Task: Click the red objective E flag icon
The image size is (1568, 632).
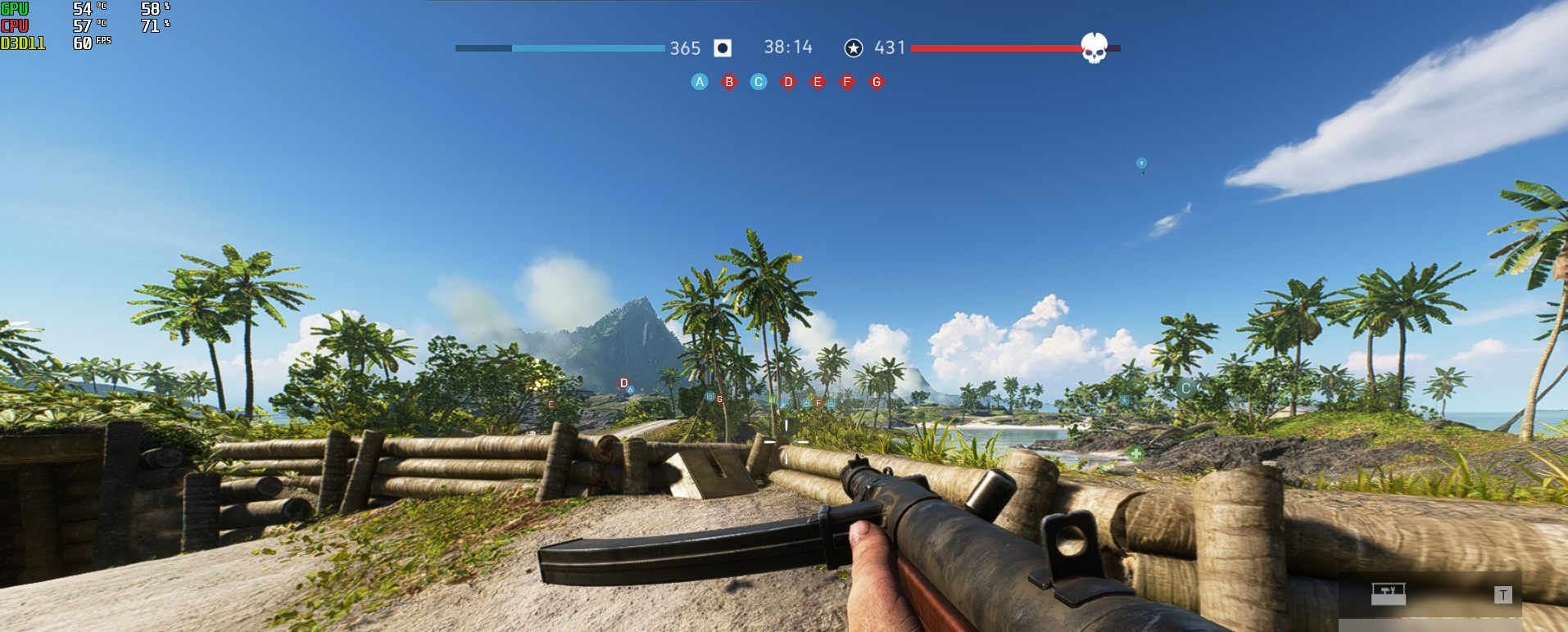Action: 818,82
